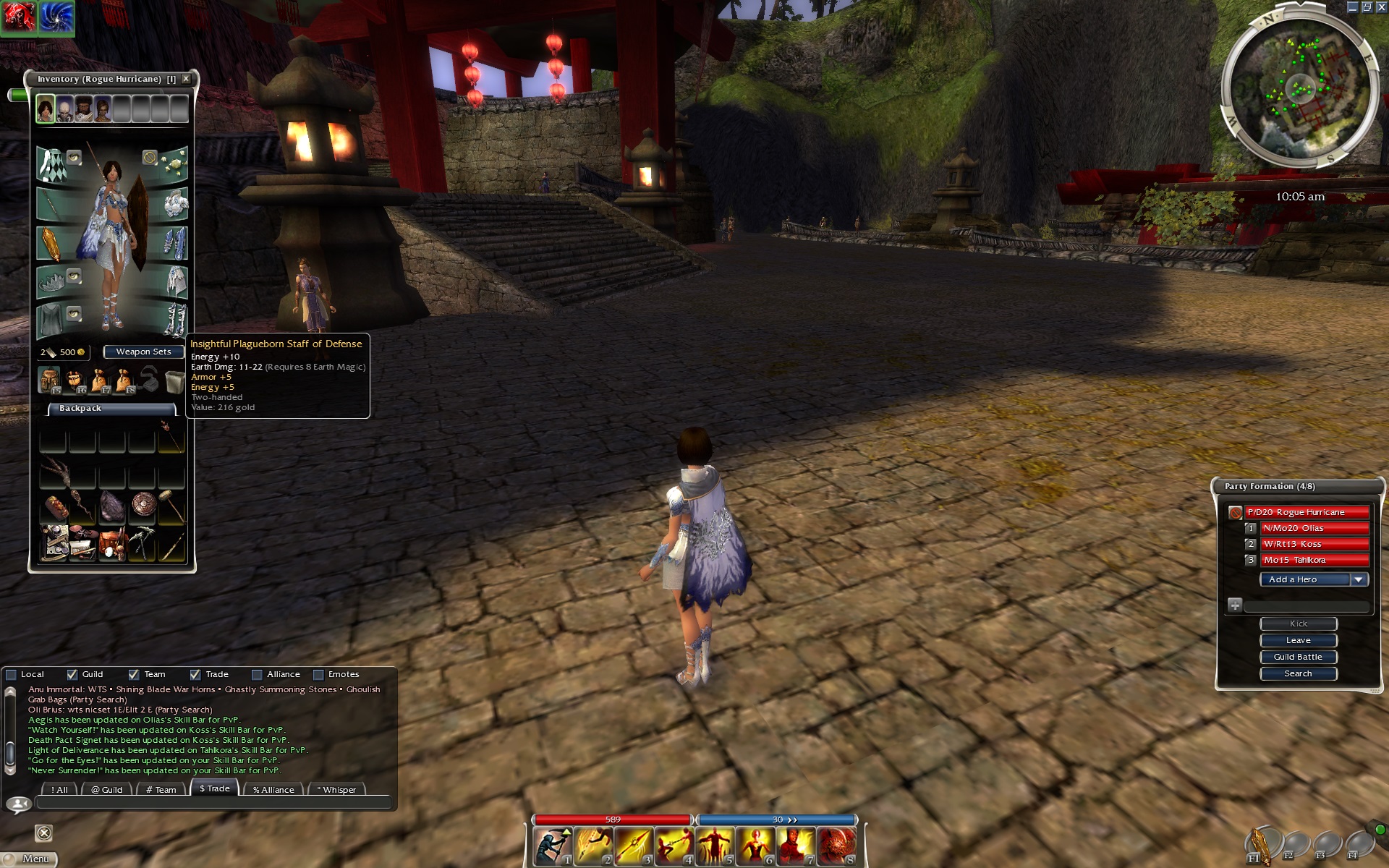The width and height of the screenshot is (1389, 868).
Task: Switch to the Whisper chat channel tab
Action: coord(337,789)
